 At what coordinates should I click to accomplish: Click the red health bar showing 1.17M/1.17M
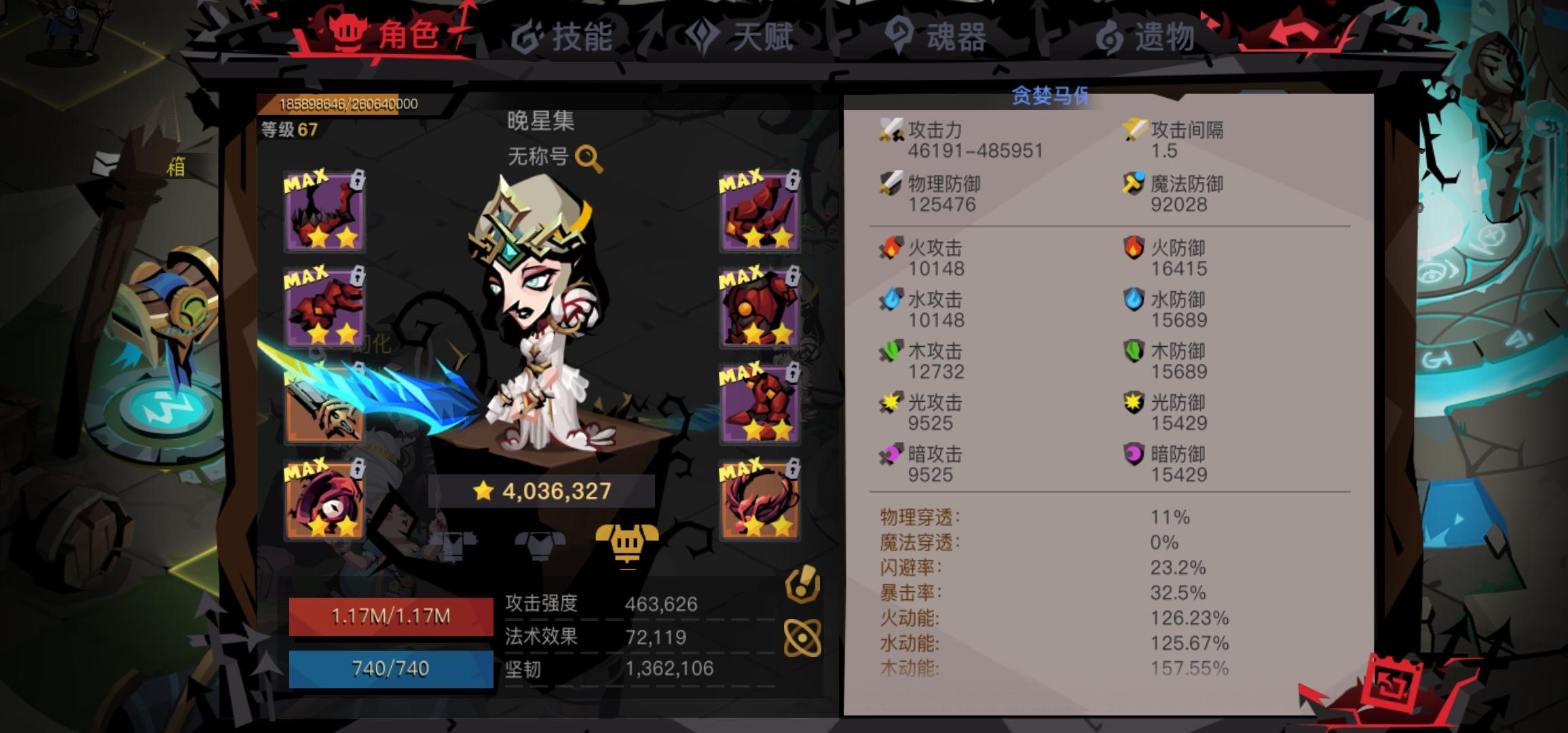pyautogui.click(x=390, y=618)
